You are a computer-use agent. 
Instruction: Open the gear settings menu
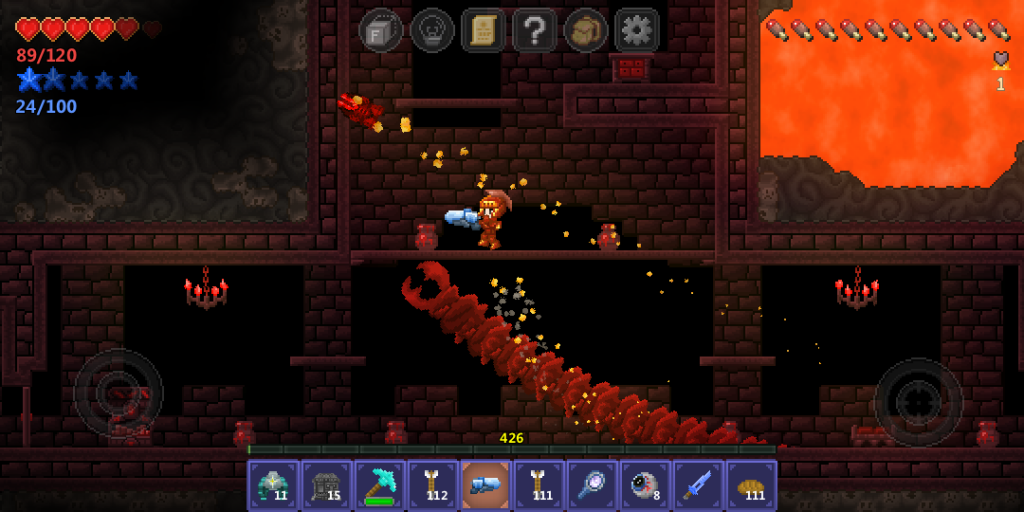[x=637, y=30]
